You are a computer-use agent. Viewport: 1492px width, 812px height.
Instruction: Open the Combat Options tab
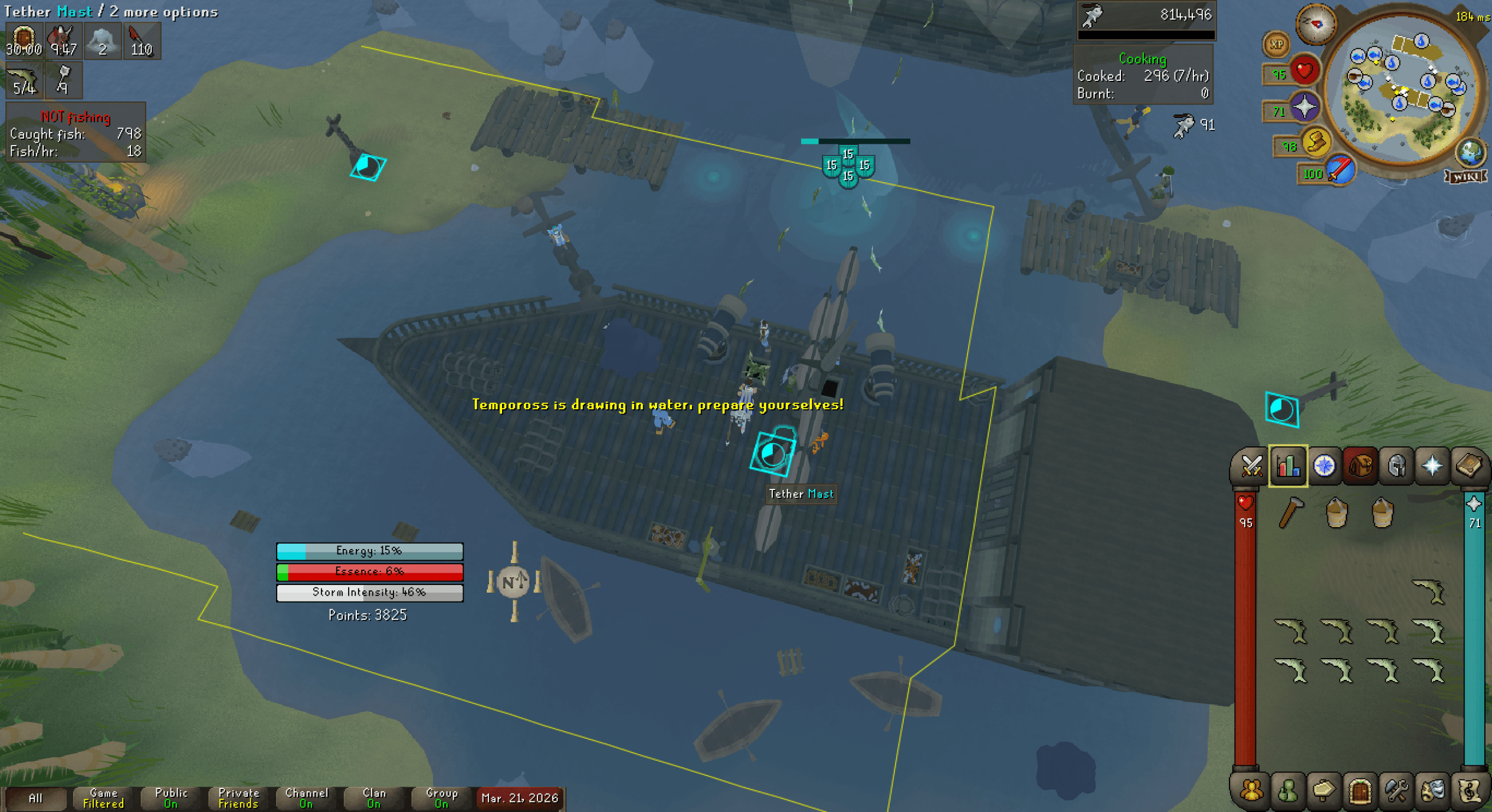coord(1251,466)
